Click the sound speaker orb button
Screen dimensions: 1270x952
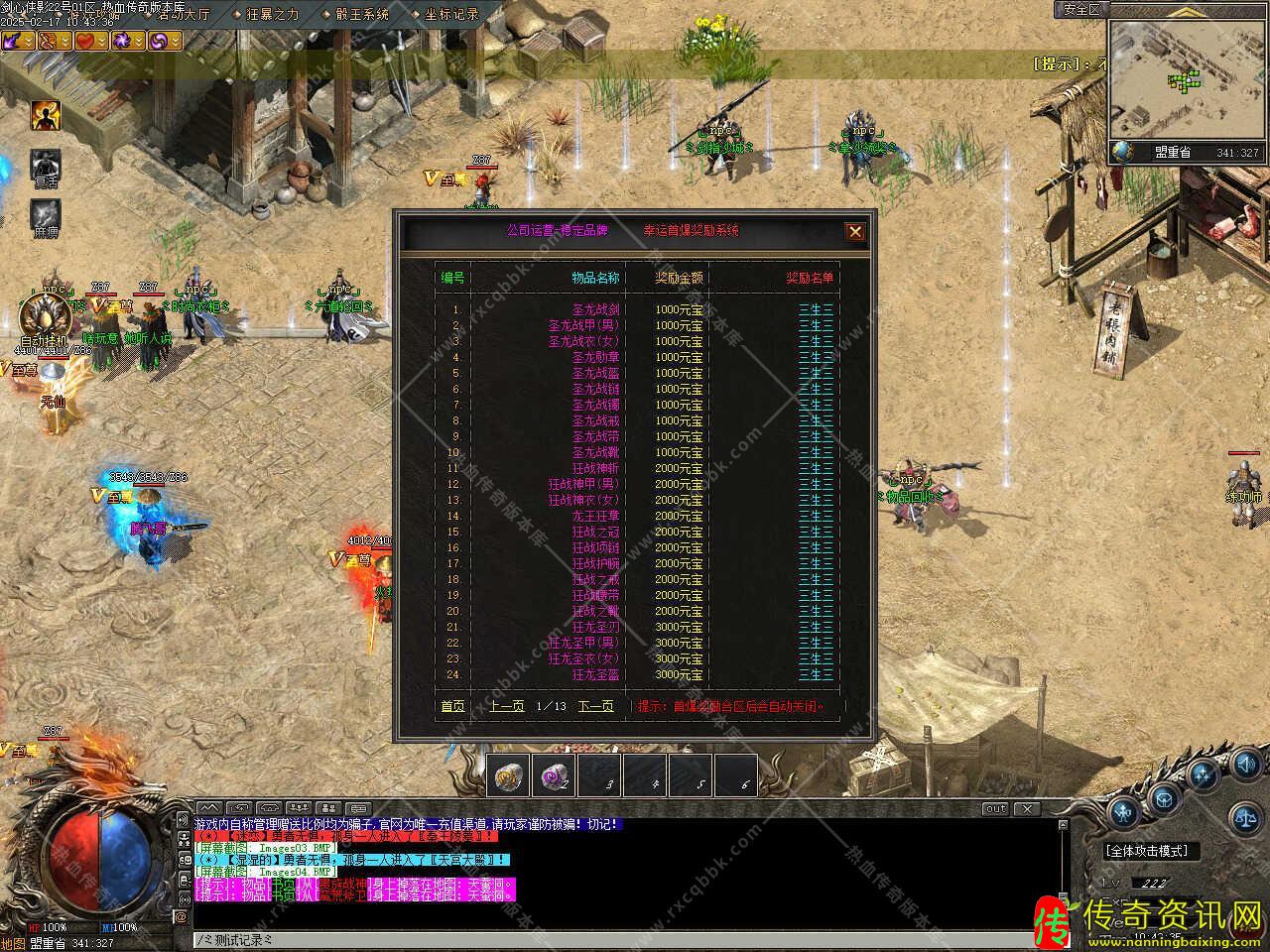(1247, 765)
